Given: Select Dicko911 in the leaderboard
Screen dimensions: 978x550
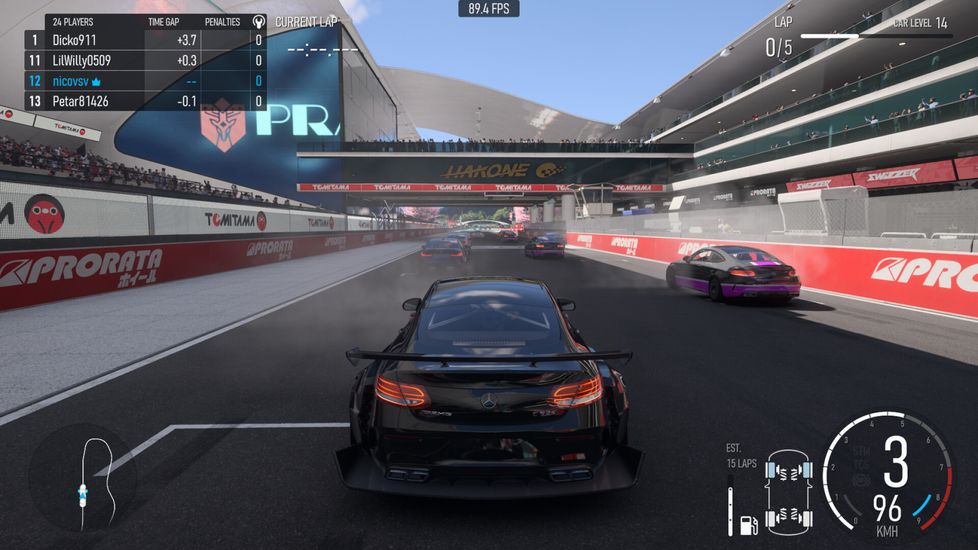Looking at the screenshot, I should coord(75,40).
